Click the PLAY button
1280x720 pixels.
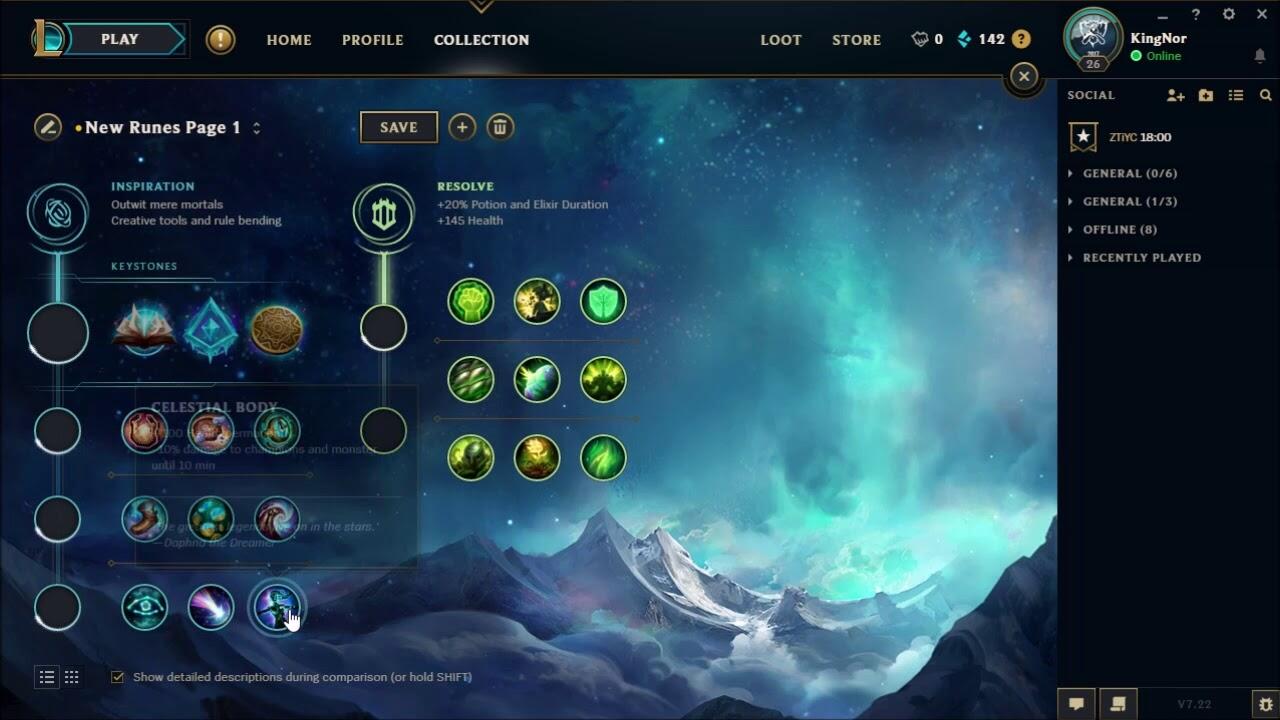(120, 39)
